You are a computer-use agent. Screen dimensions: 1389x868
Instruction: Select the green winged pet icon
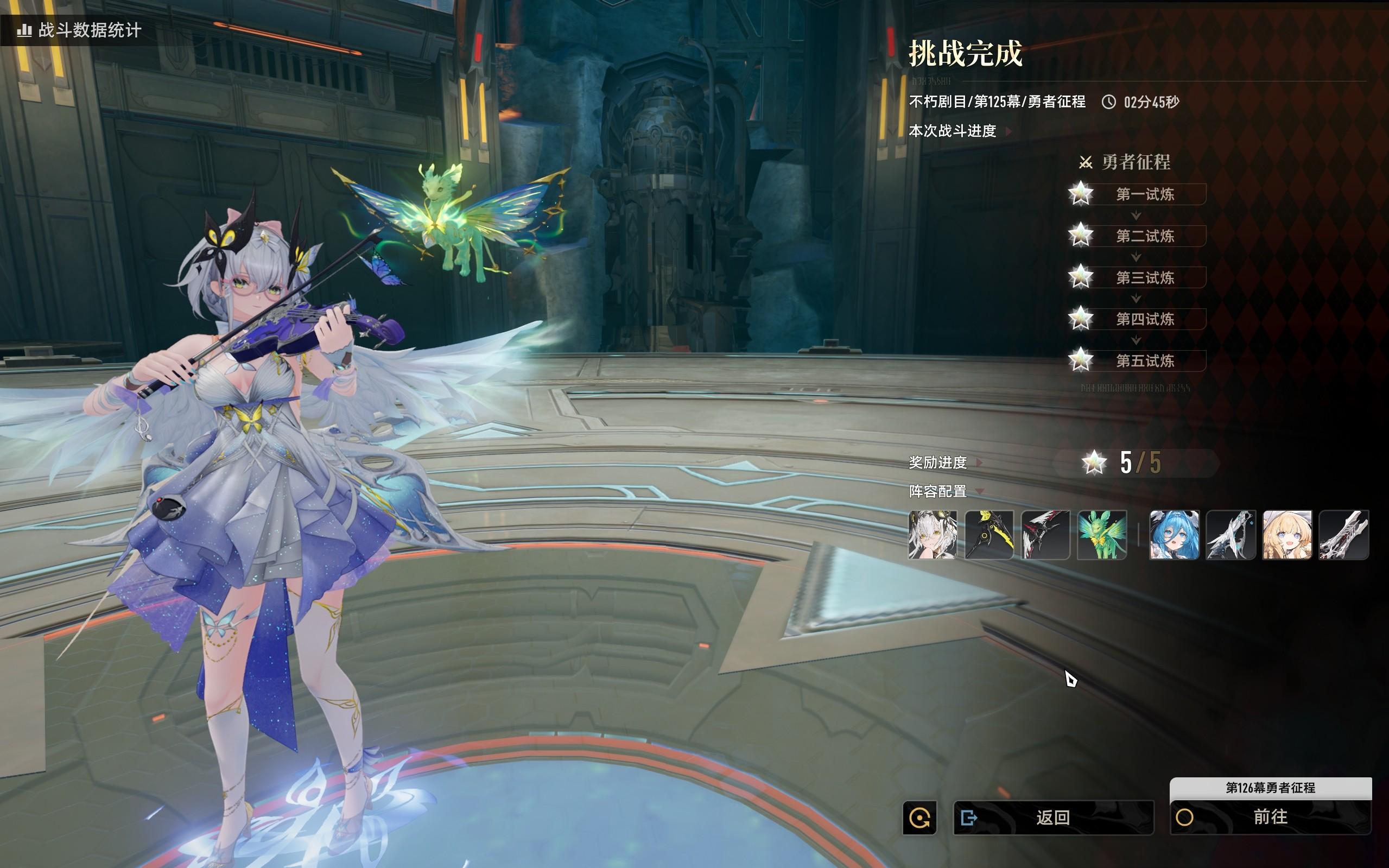(1101, 535)
